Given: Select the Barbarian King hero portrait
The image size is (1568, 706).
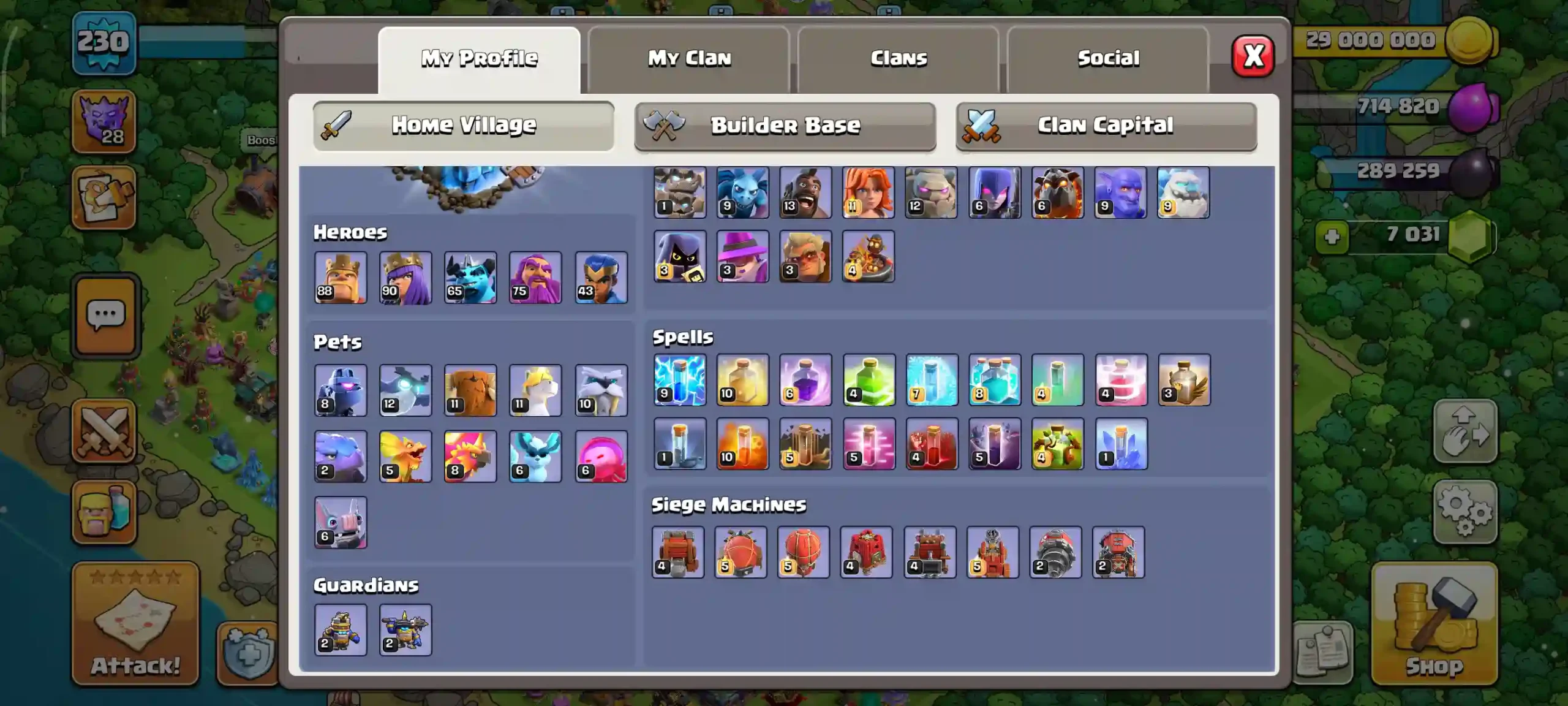Looking at the screenshot, I should tap(341, 278).
